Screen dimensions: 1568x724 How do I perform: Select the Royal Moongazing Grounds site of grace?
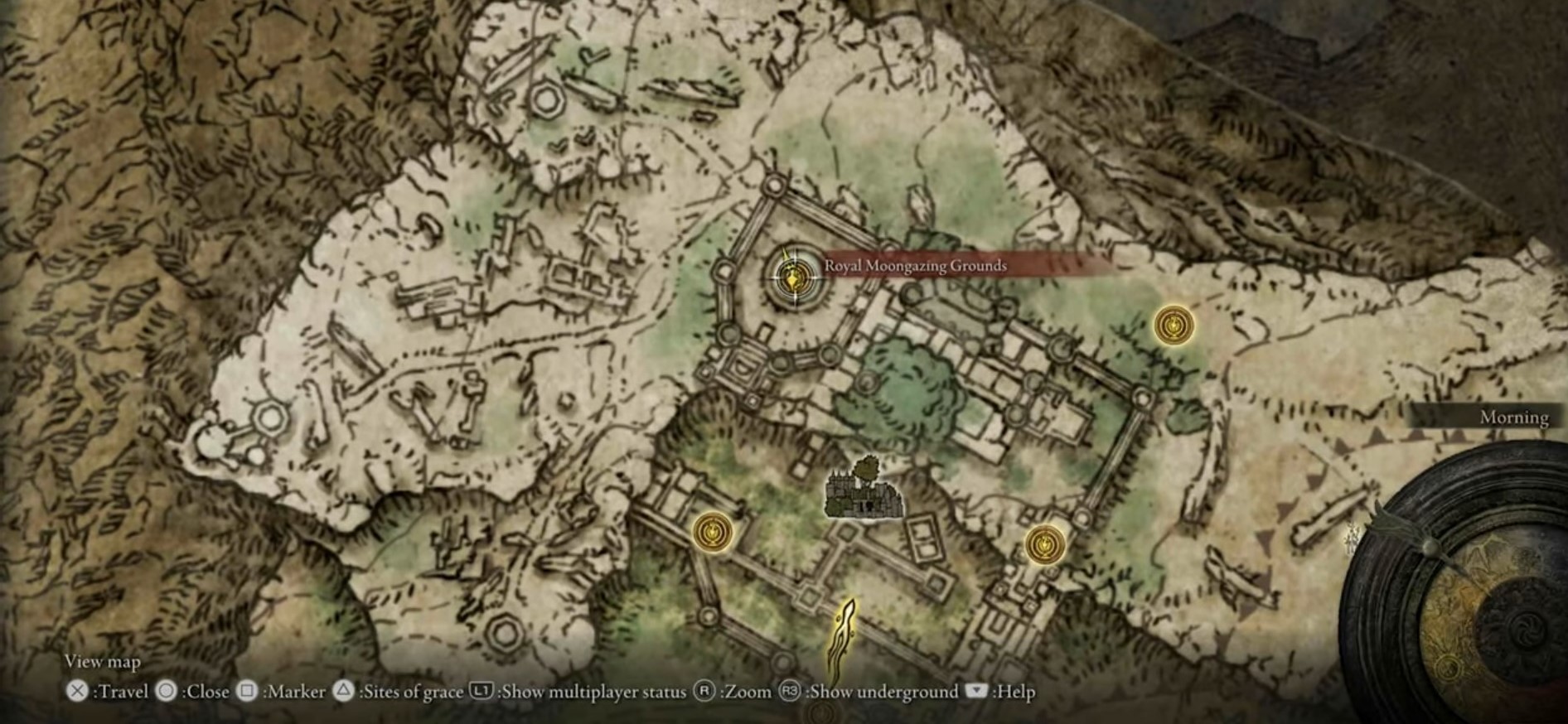tap(794, 277)
